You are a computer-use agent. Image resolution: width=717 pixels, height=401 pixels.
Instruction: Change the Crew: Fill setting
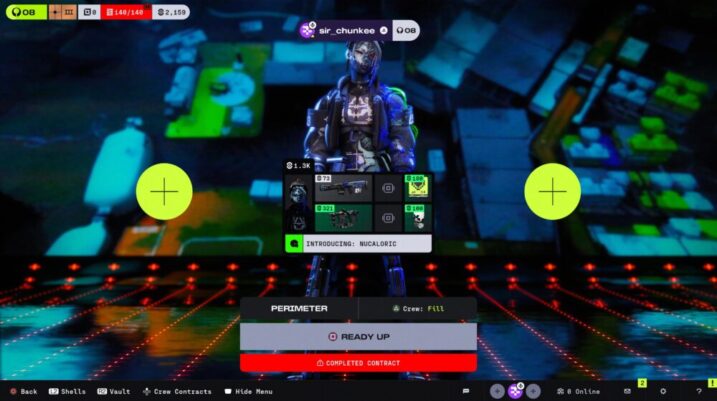[x=417, y=309]
